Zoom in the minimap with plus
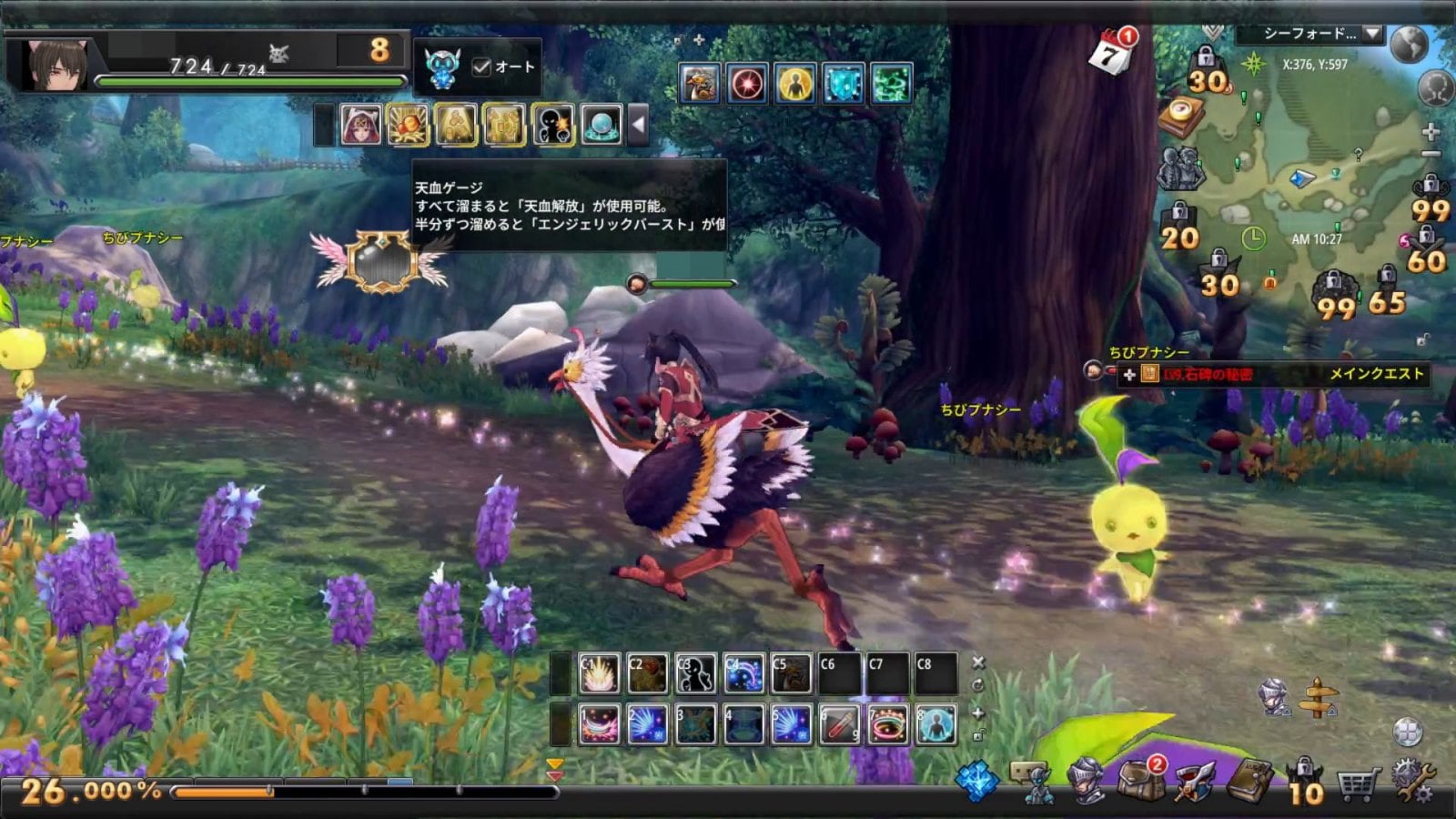 pyautogui.click(x=1431, y=132)
